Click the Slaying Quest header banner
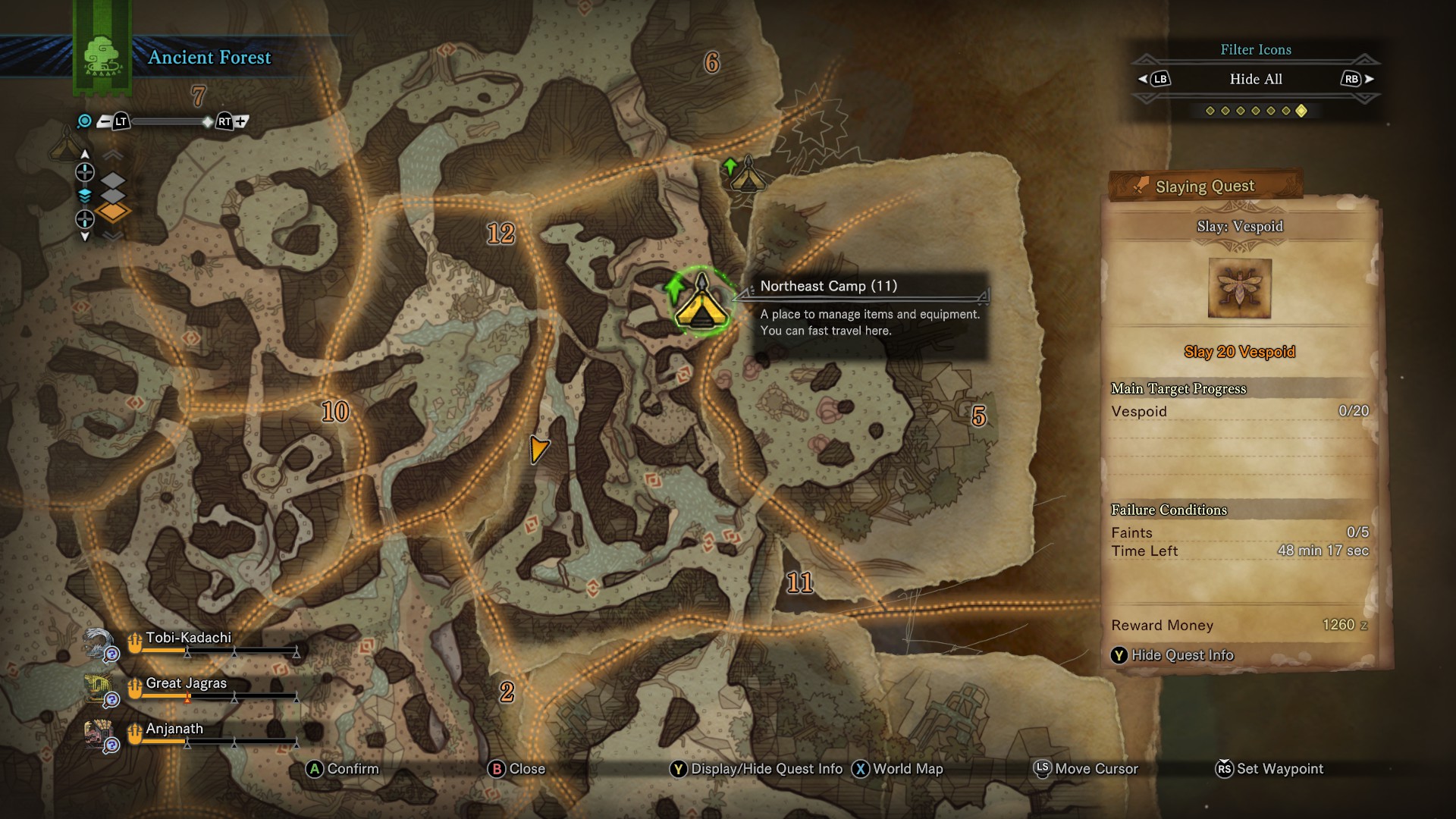 tap(1205, 187)
